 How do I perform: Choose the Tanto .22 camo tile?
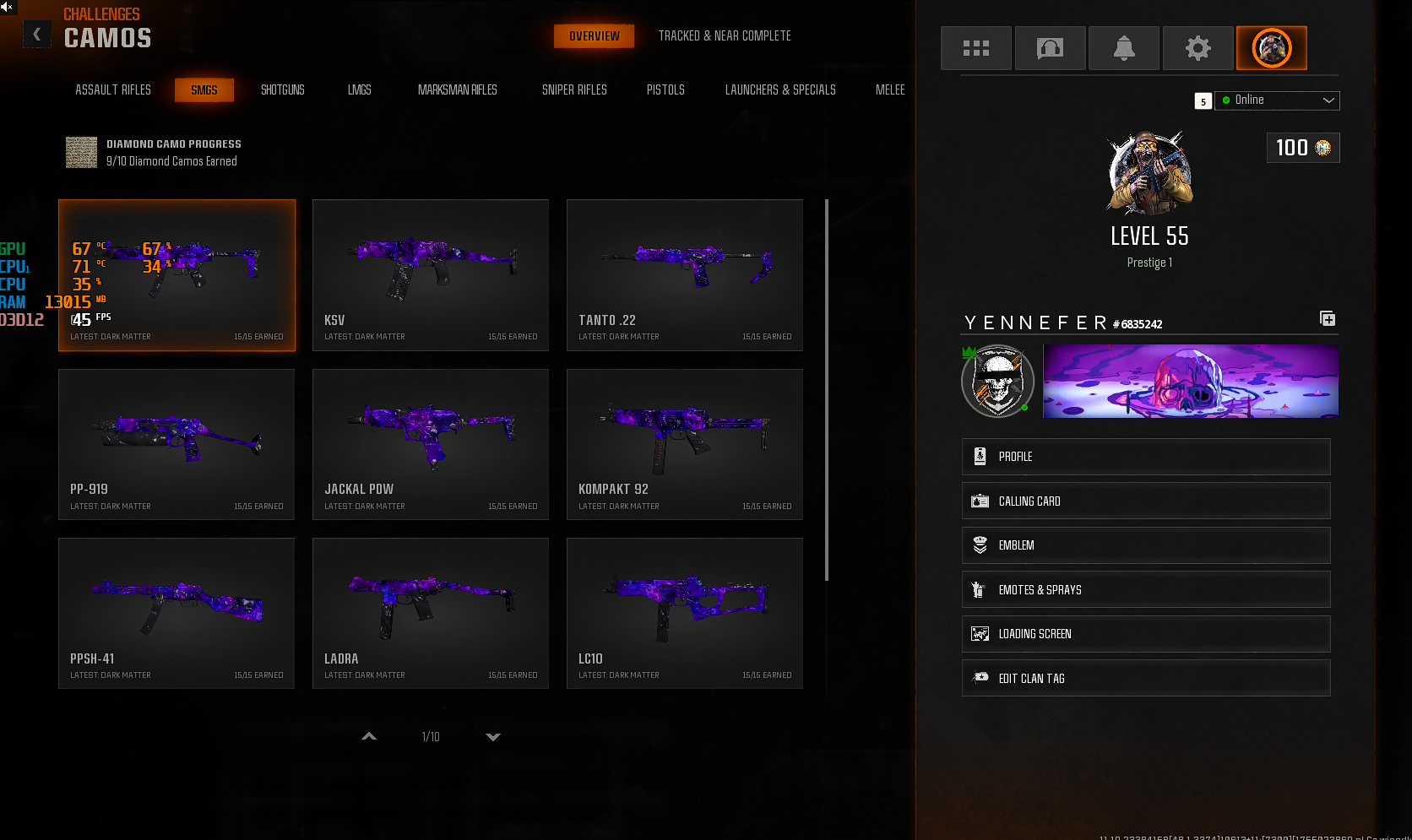[685, 274]
